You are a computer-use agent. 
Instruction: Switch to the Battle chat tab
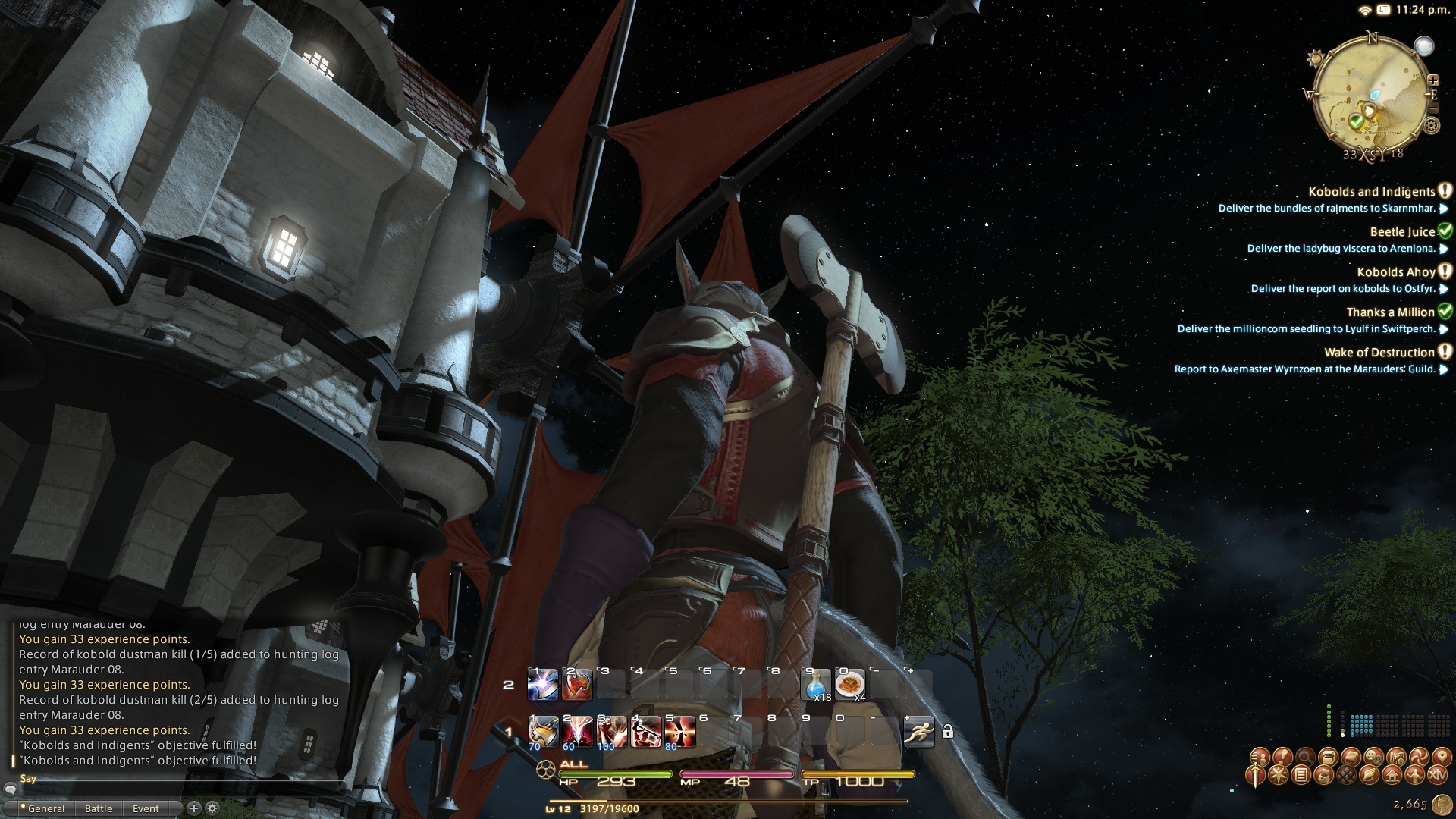tap(99, 808)
